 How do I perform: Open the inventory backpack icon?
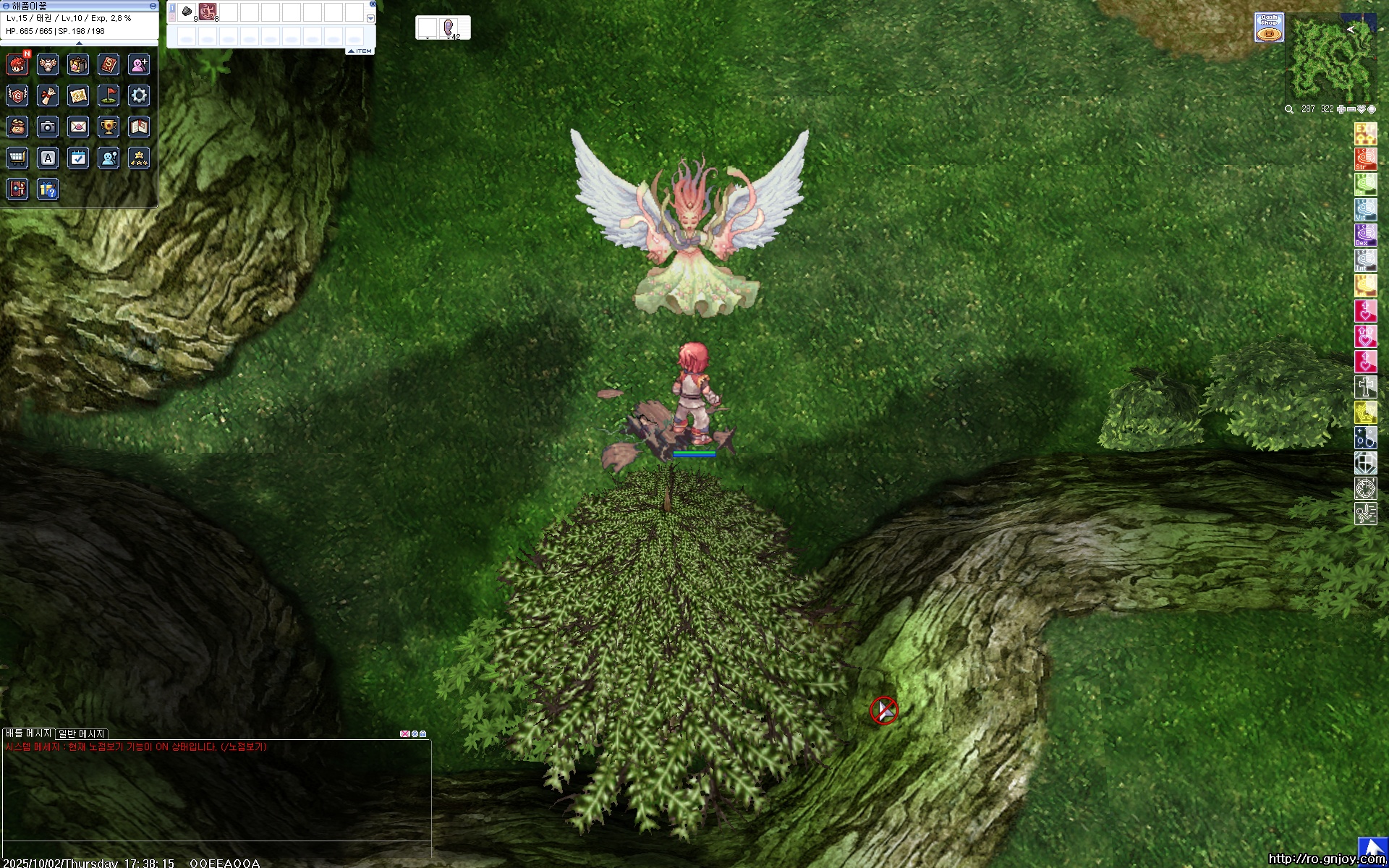click(78, 65)
